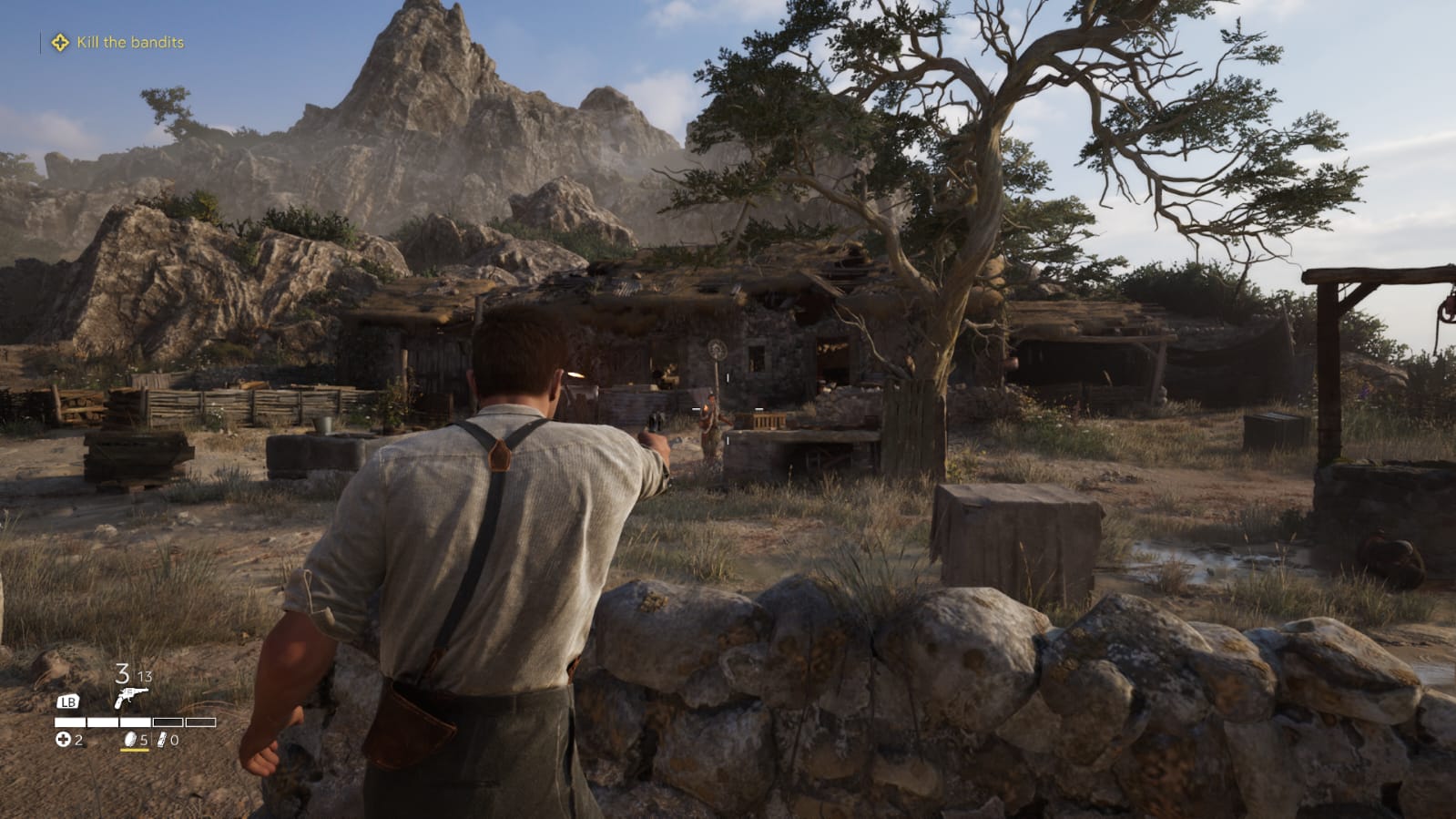Select the revolver weapon icon
The height and width of the screenshot is (819, 1456).
(x=130, y=698)
